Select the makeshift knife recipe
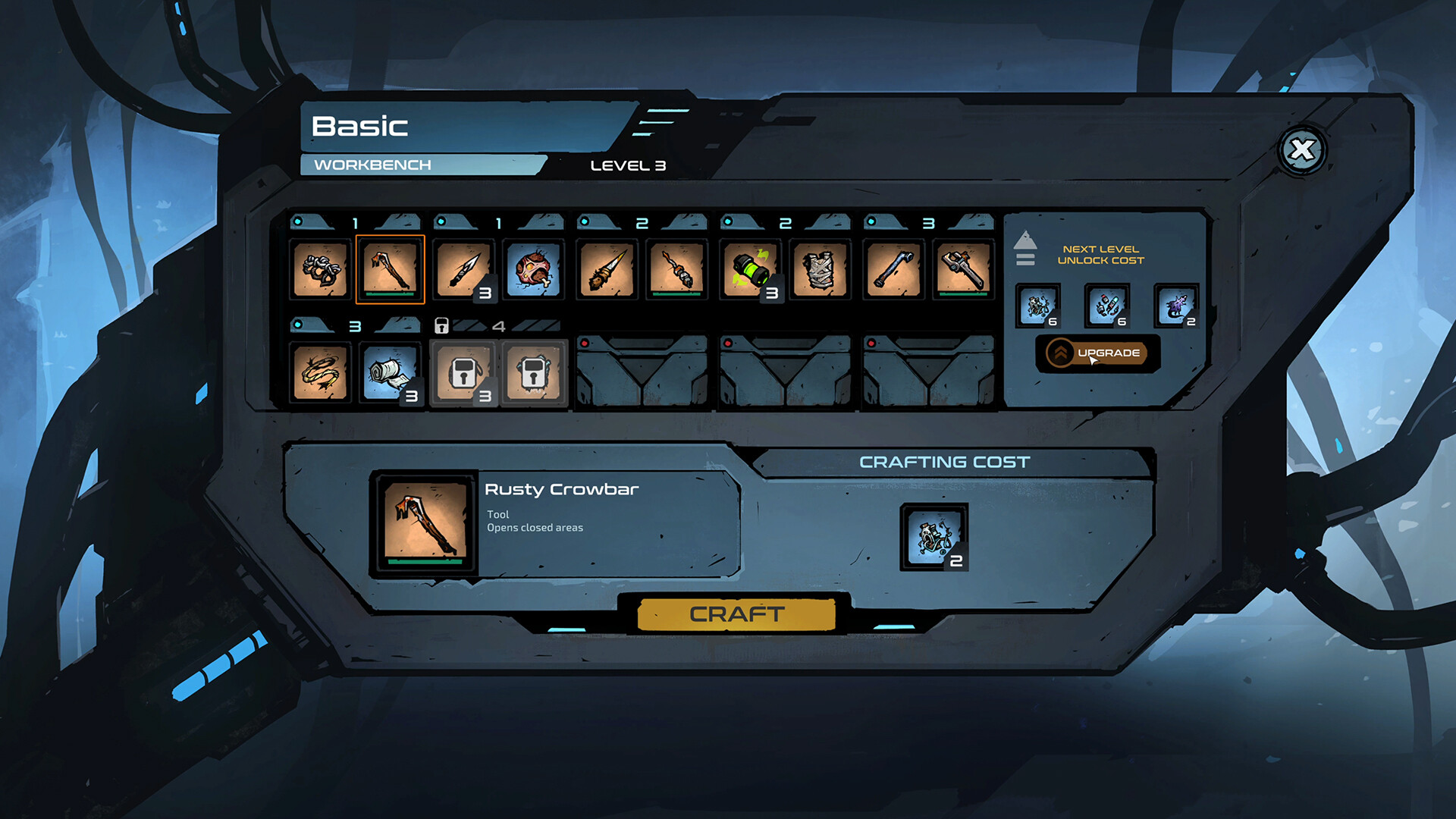 [x=464, y=269]
